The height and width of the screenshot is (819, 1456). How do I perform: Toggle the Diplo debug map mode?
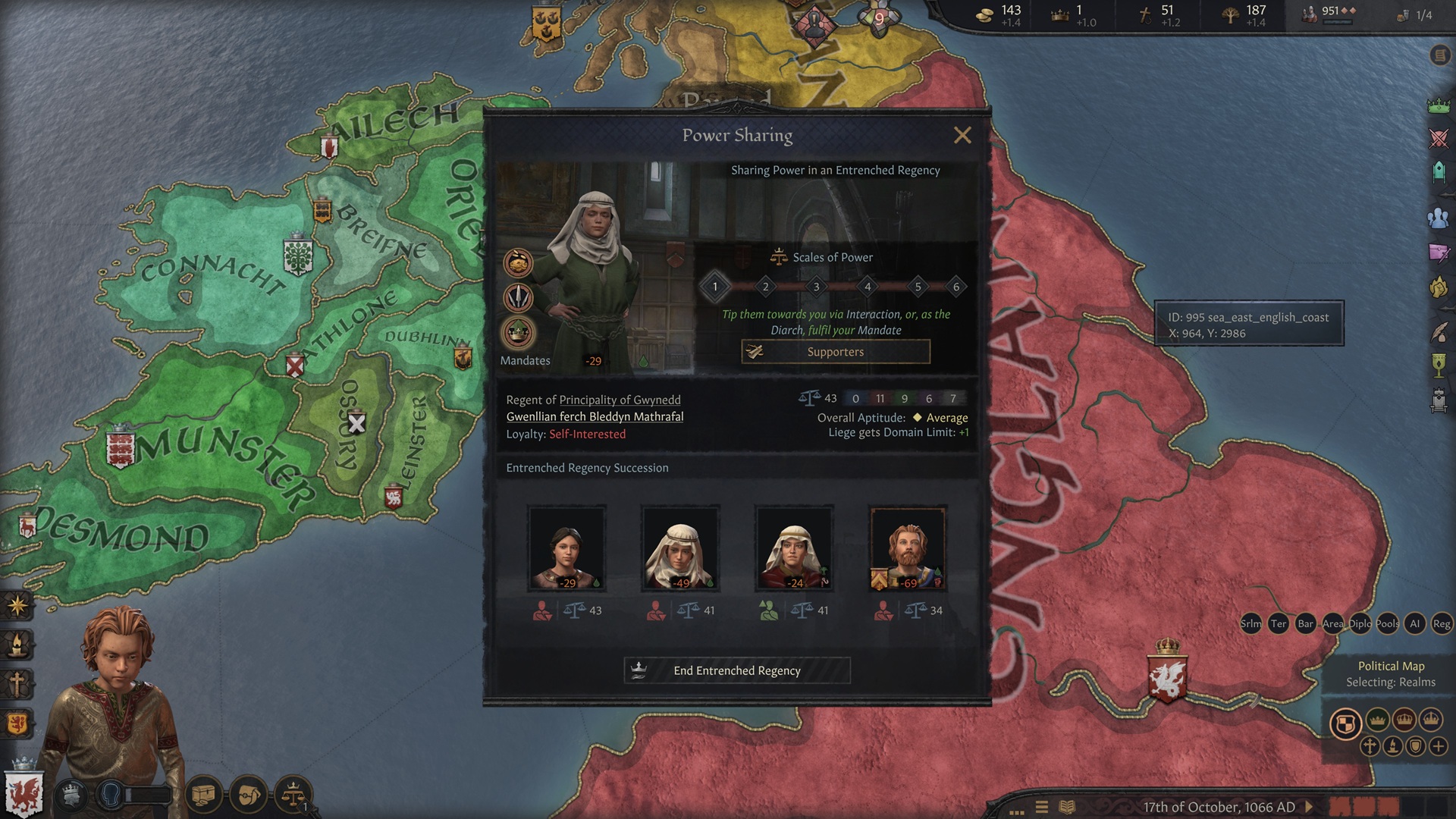point(1359,624)
